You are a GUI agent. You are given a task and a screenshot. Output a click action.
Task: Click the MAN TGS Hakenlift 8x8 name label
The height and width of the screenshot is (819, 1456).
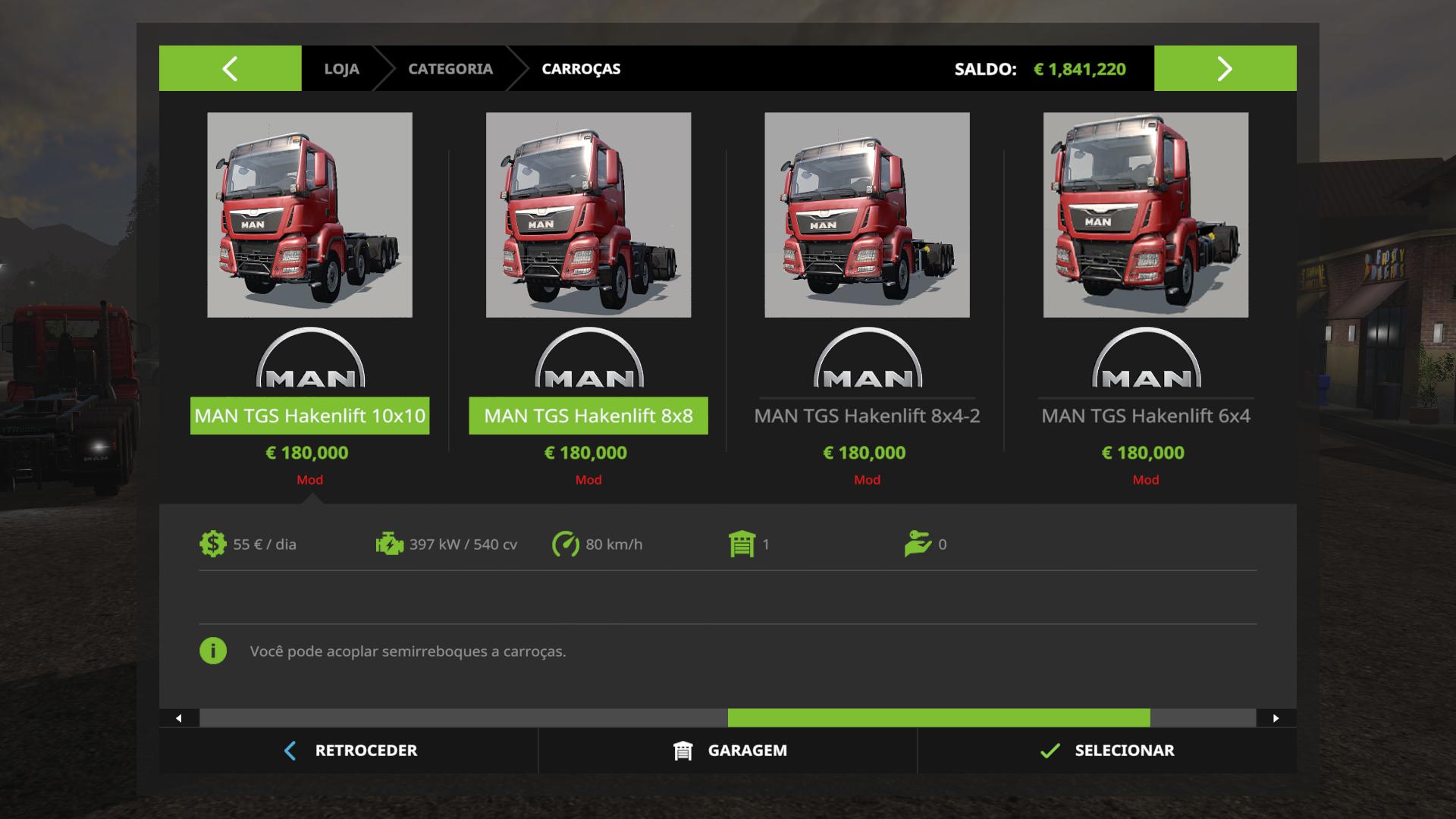(x=588, y=416)
